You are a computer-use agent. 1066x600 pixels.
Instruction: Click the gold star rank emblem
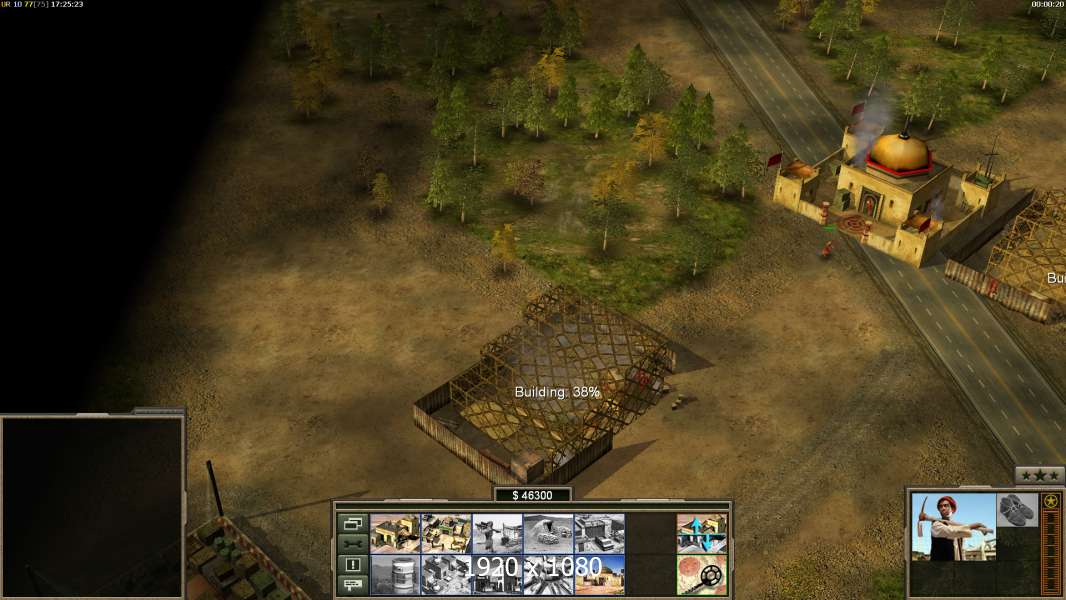pyautogui.click(x=1051, y=502)
